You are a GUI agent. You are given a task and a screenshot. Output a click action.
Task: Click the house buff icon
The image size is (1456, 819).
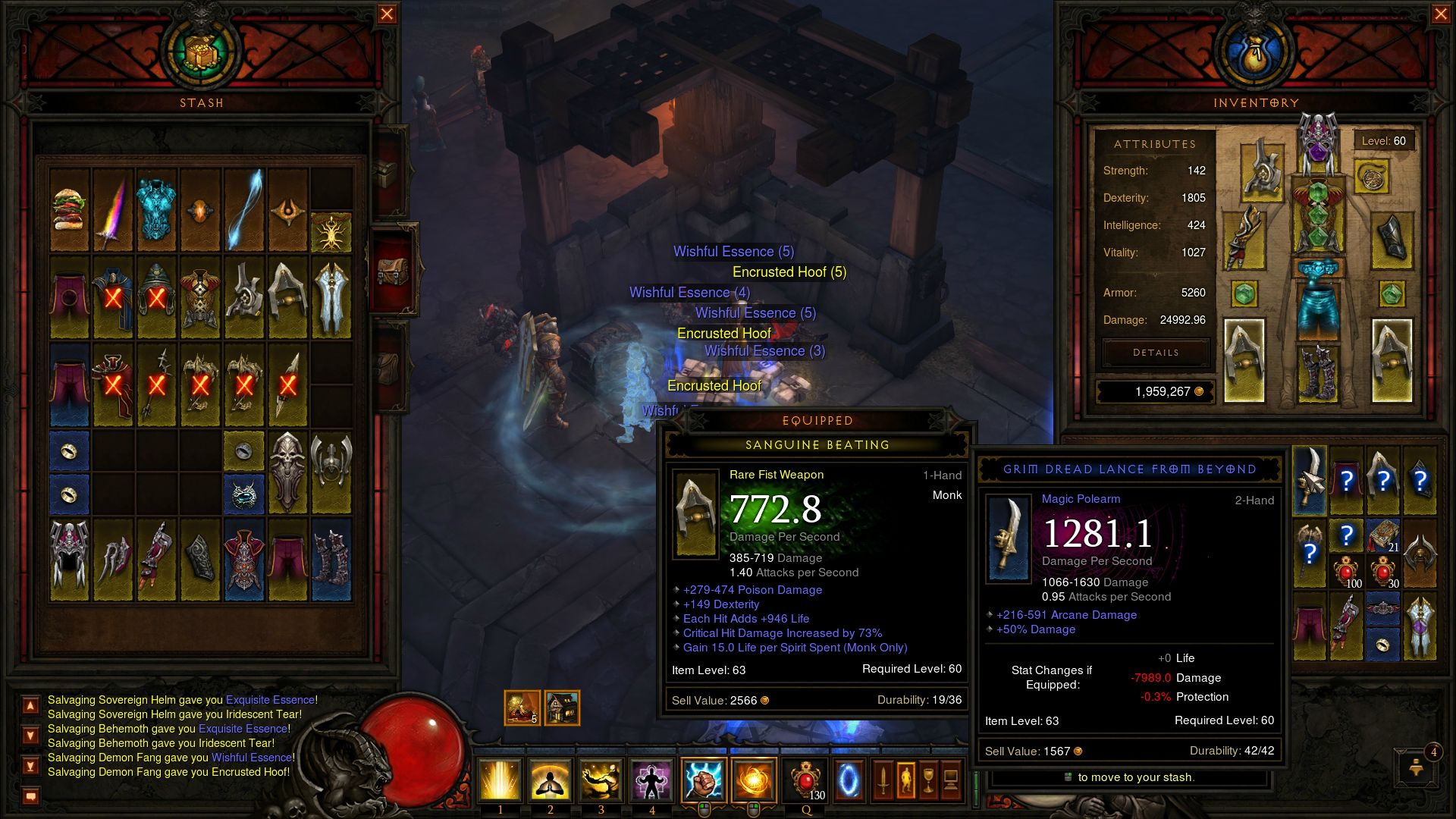click(x=562, y=708)
